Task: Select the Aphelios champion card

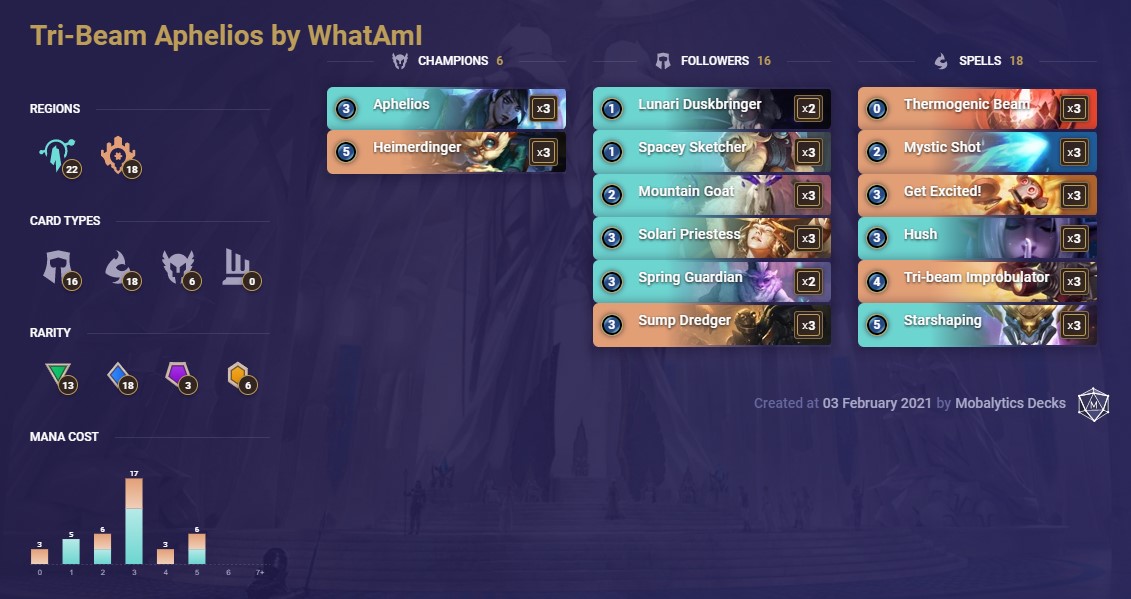Action: click(x=445, y=108)
